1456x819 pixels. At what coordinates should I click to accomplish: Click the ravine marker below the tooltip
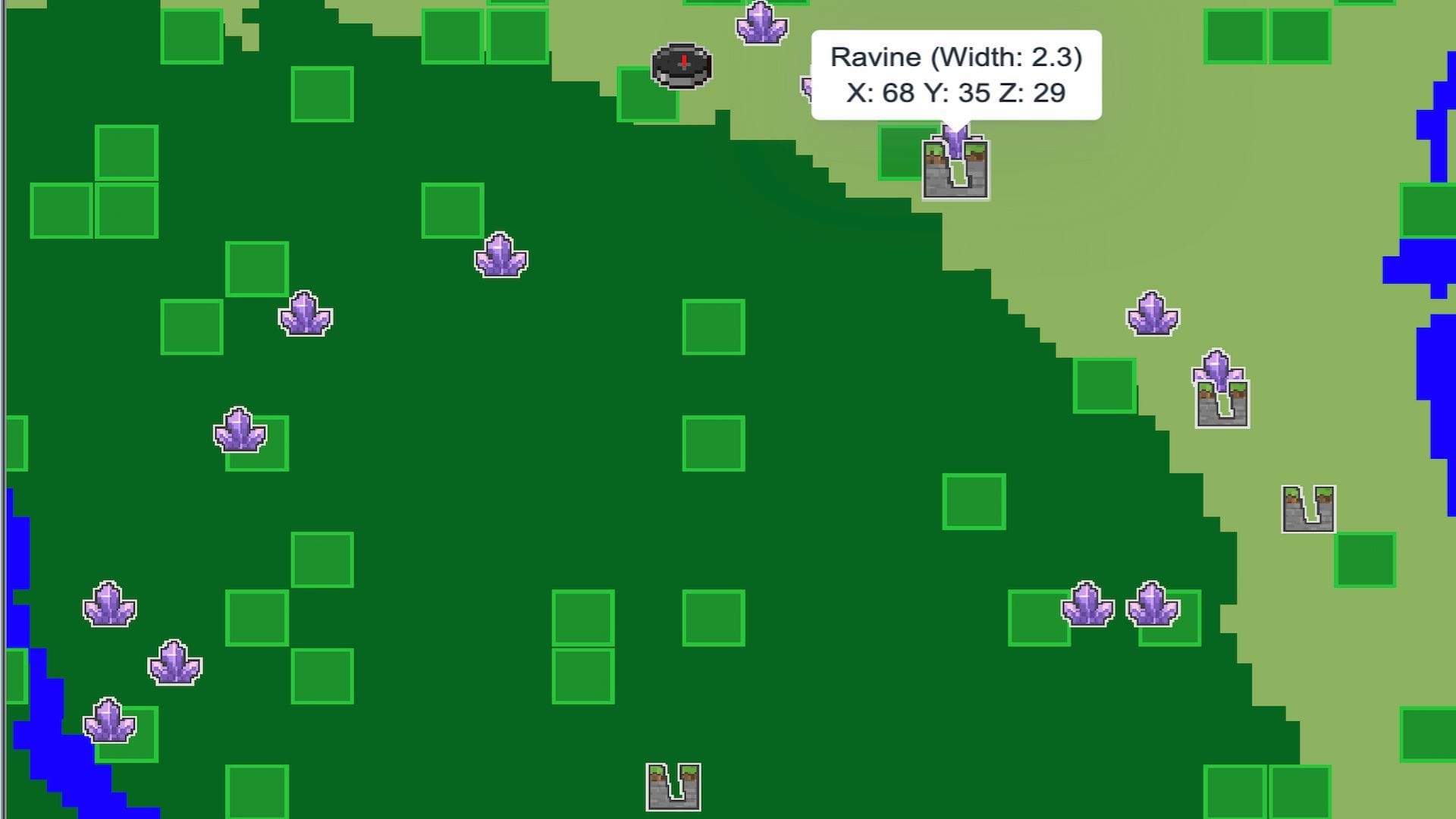click(954, 167)
